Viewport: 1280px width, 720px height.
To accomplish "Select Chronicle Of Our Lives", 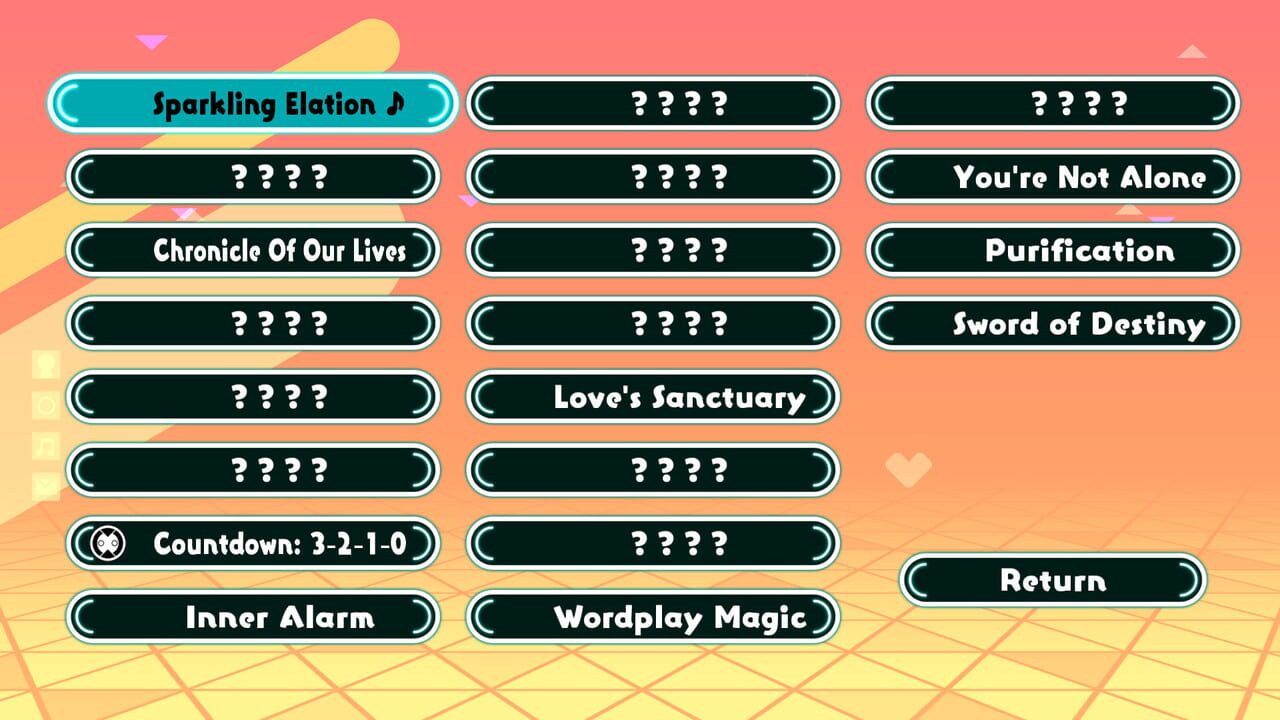I will 252,250.
